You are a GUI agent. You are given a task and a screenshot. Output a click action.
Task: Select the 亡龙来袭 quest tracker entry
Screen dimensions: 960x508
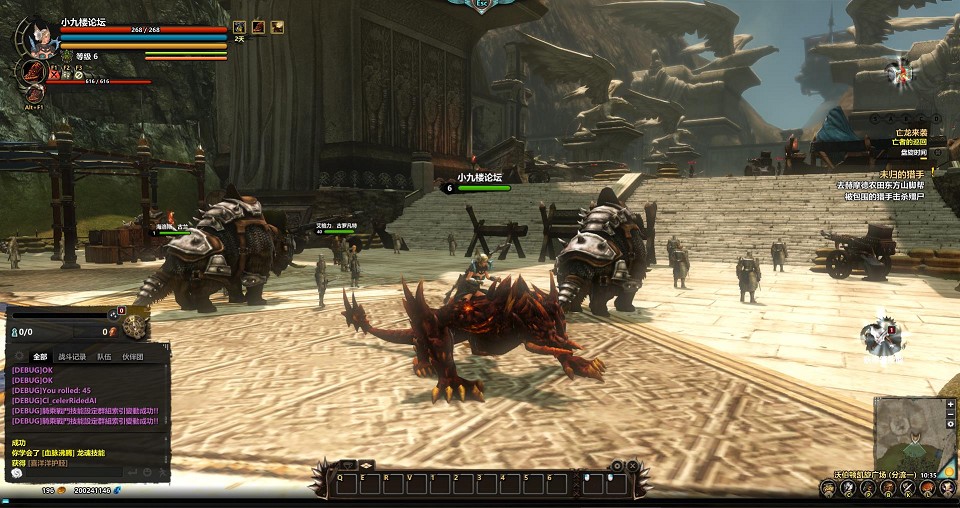910,132
